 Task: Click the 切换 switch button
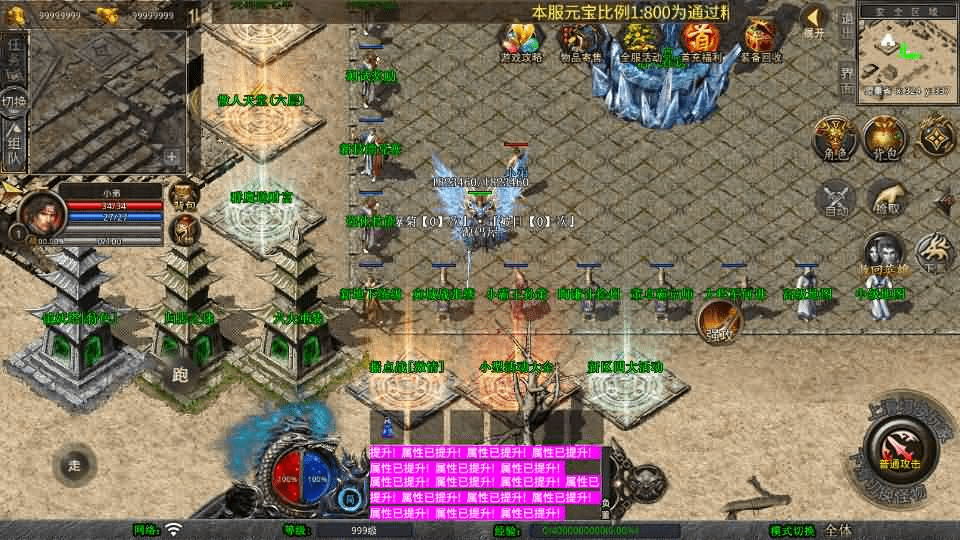[x=14, y=102]
